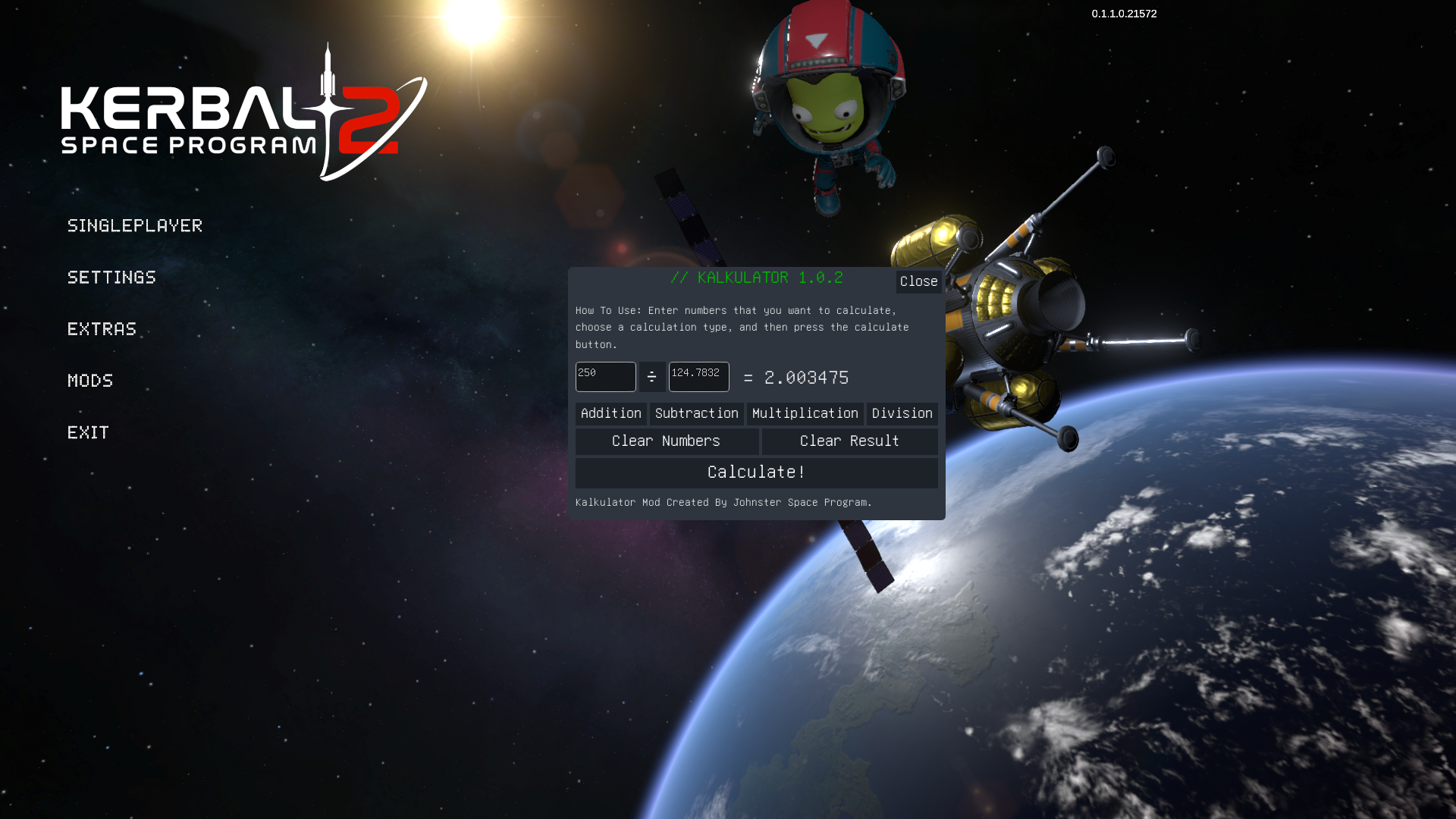Click the Clear Numbers button
Screen dimensions: 1456x819
(667, 441)
